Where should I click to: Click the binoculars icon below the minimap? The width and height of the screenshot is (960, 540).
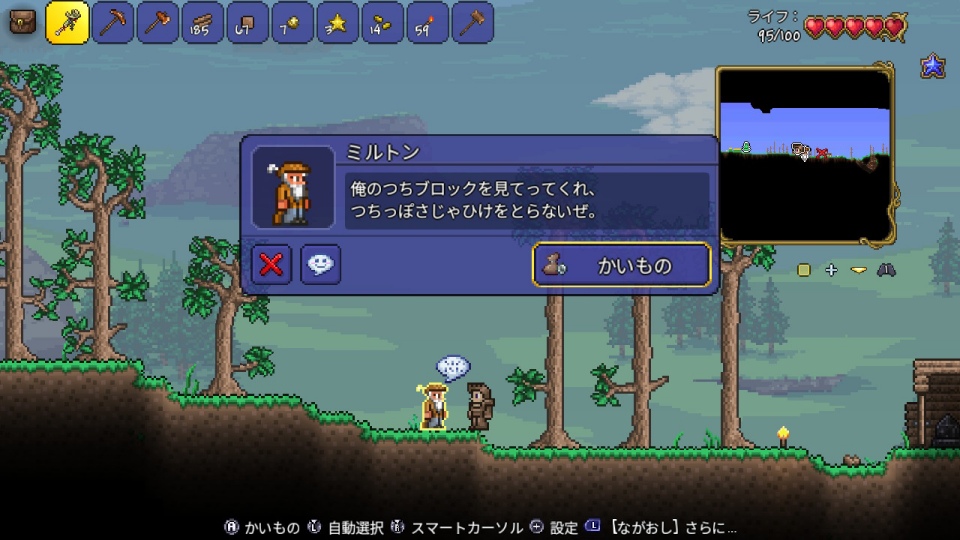pyautogui.click(x=885, y=270)
